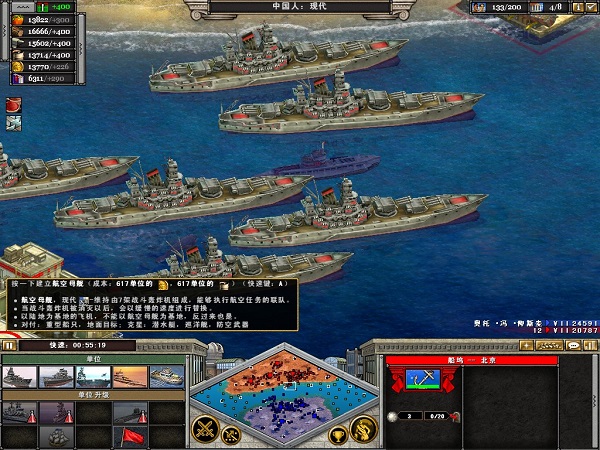This screenshot has width=600, height=450.
Task: Open the chat speech bubble button
Action: click(574, 345)
